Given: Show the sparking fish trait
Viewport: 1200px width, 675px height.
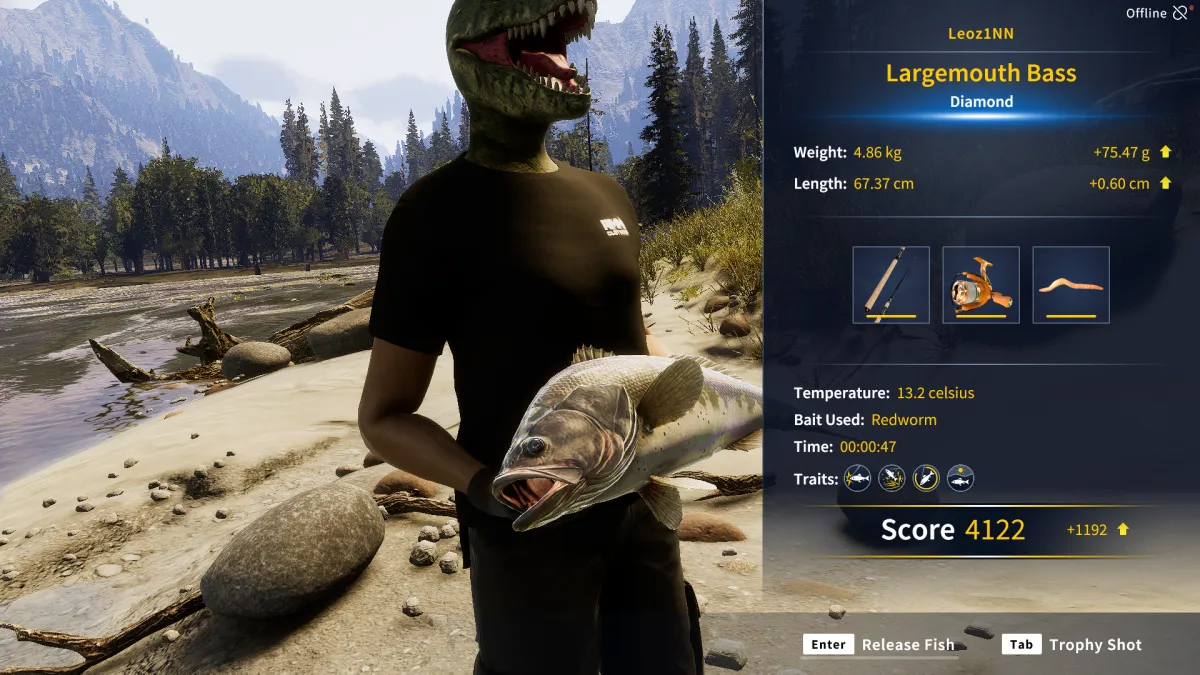Looking at the screenshot, I should (857, 478).
